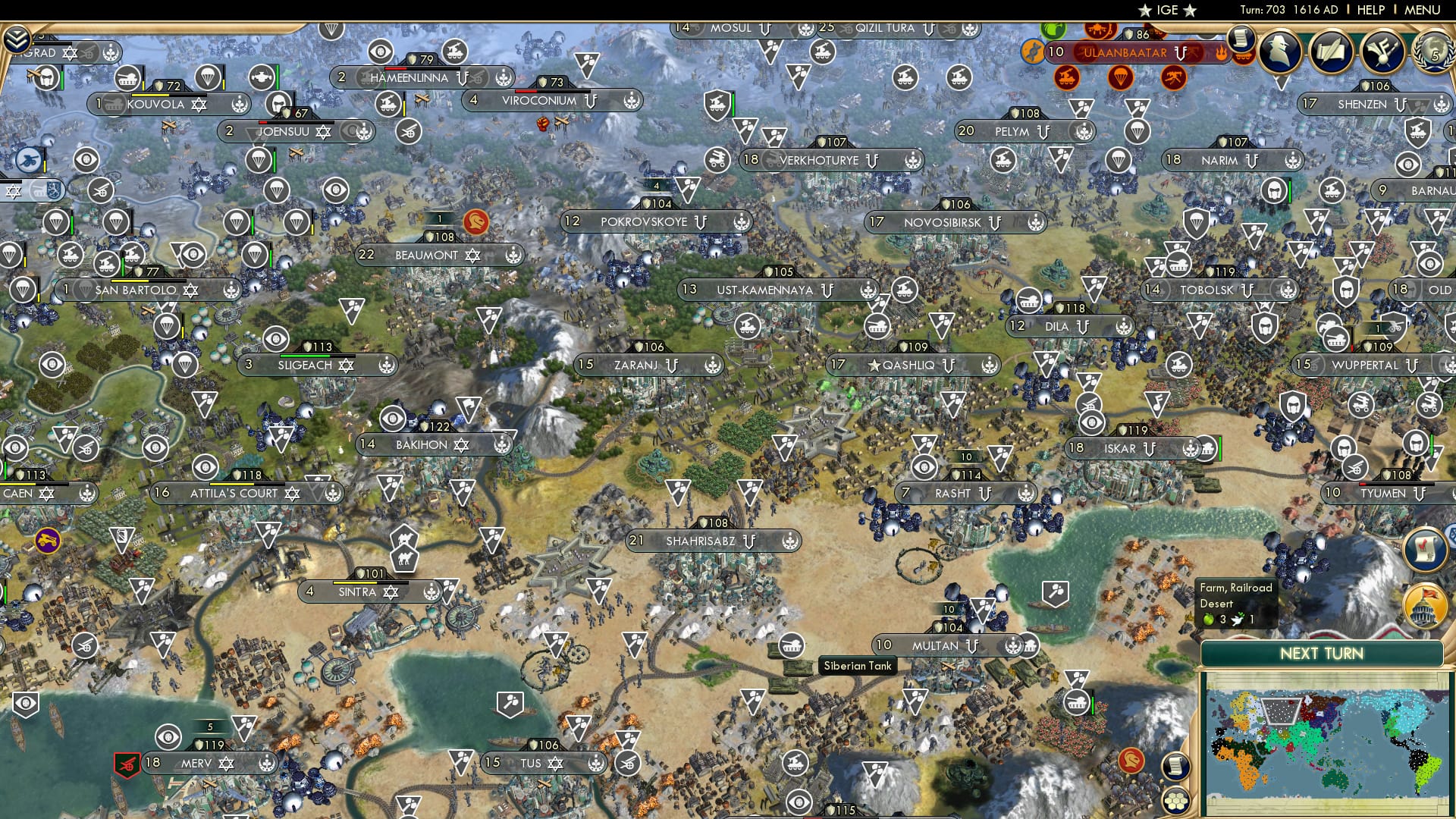1456x819 pixels.
Task: Open the MENU item in the top bar
Action: point(1423,10)
